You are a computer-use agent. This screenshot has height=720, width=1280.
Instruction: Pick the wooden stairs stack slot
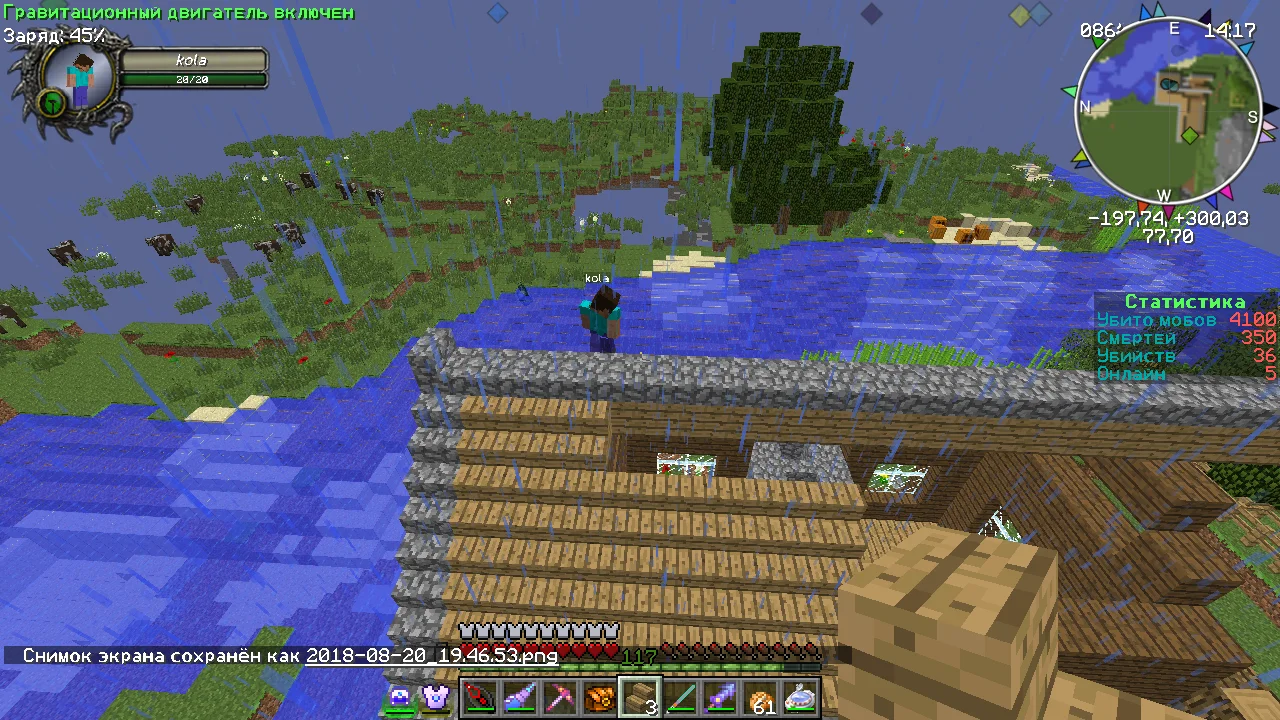point(639,697)
